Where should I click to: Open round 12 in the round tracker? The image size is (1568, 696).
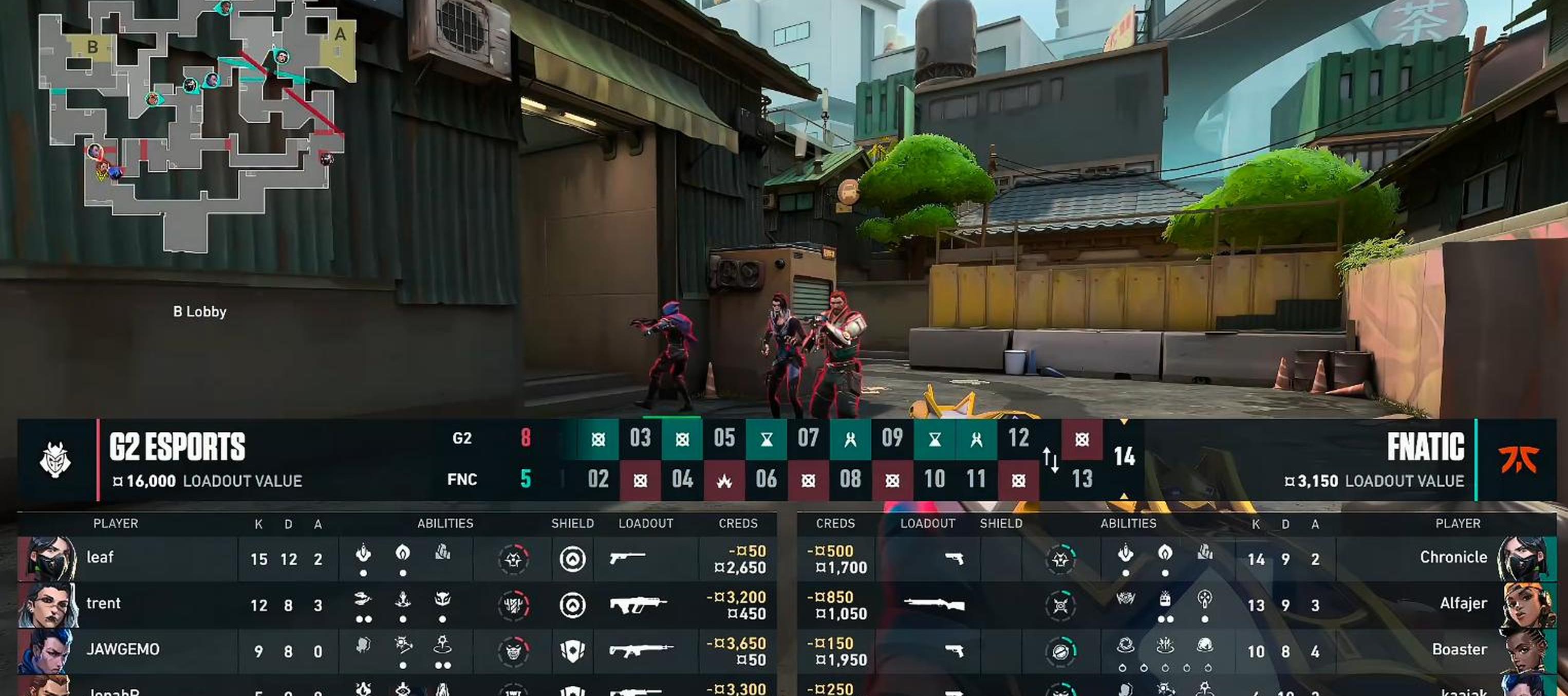point(1018,438)
